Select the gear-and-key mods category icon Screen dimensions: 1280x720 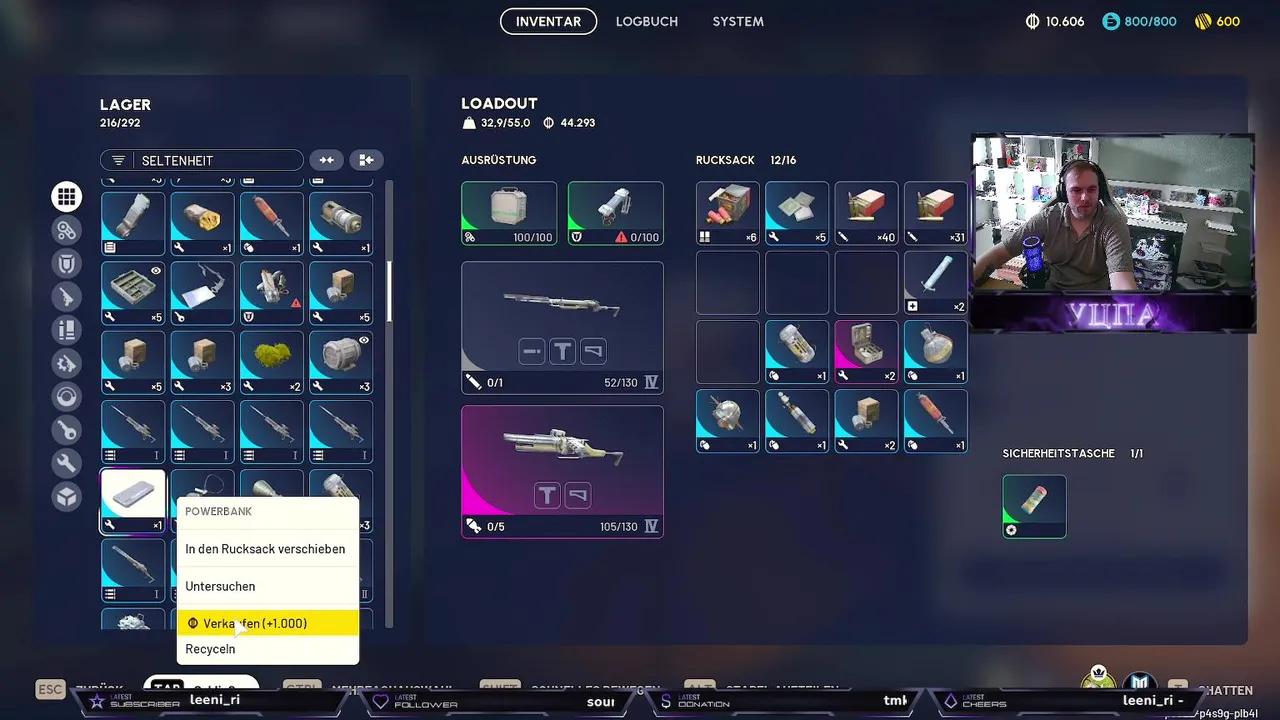pos(66,363)
